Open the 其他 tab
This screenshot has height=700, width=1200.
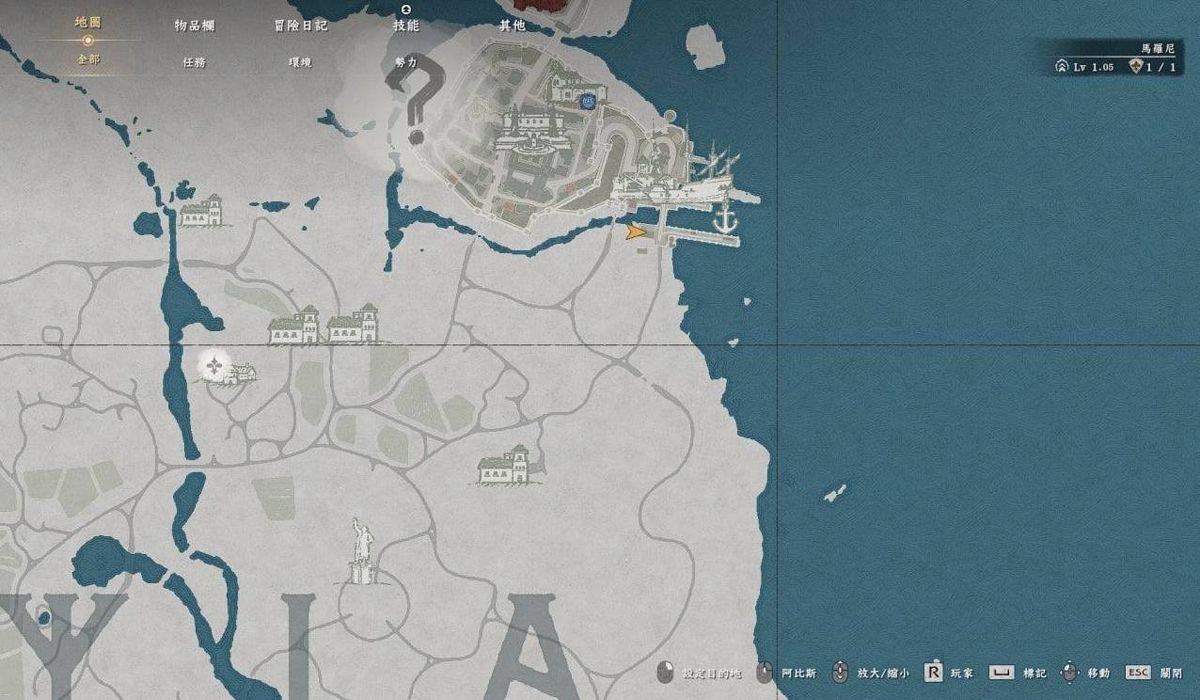(x=512, y=26)
